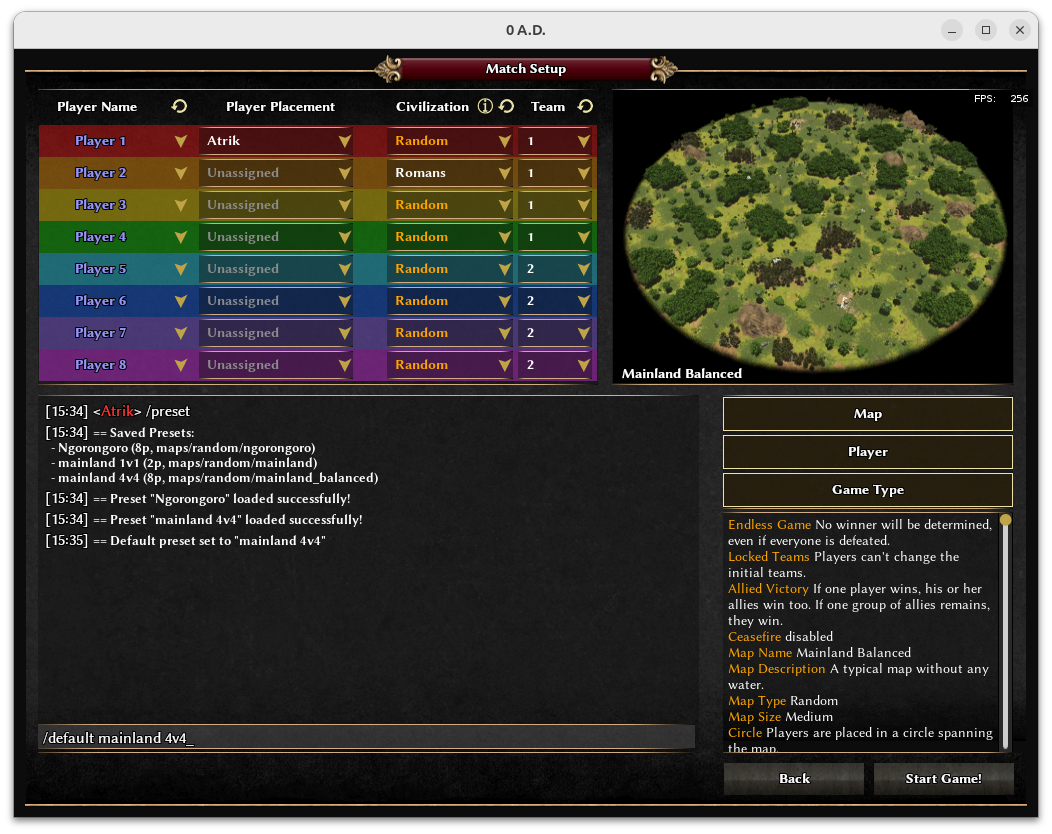
Task: Change Player 2 civilization from Romans
Action: [x=451, y=173]
